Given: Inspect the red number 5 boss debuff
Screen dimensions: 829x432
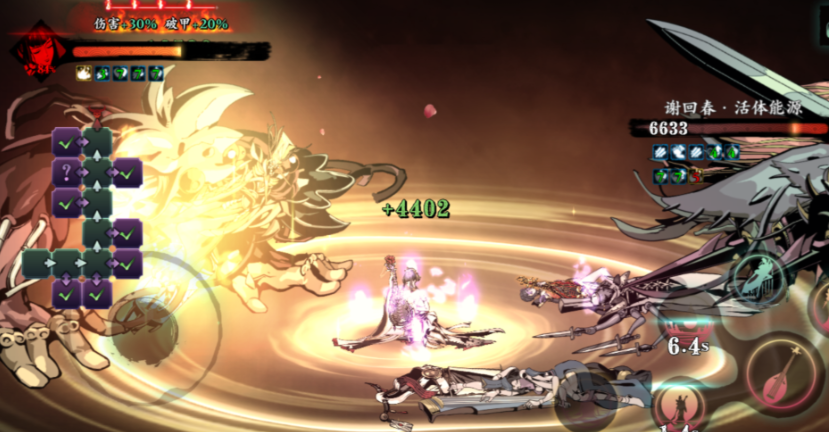Looking at the screenshot, I should [x=695, y=175].
